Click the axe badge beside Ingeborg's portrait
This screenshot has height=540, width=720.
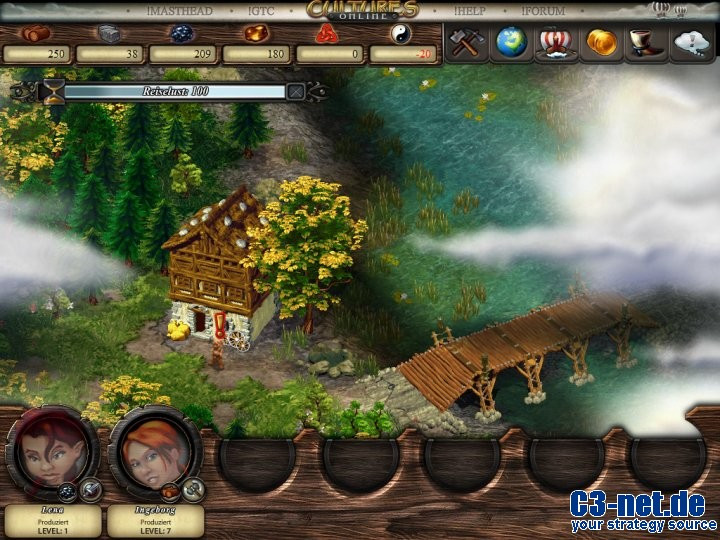click(x=193, y=489)
